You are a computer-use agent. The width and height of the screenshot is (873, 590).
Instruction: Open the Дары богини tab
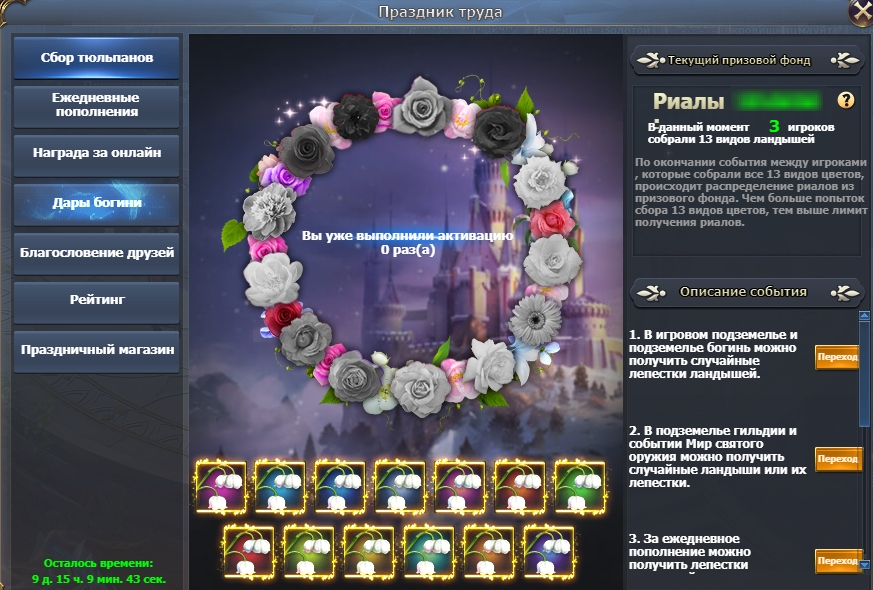coord(97,203)
